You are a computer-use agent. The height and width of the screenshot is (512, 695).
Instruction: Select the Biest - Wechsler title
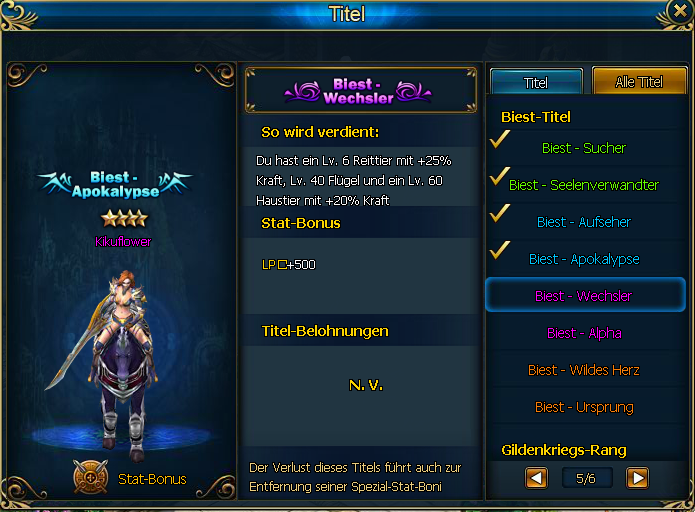[584, 296]
